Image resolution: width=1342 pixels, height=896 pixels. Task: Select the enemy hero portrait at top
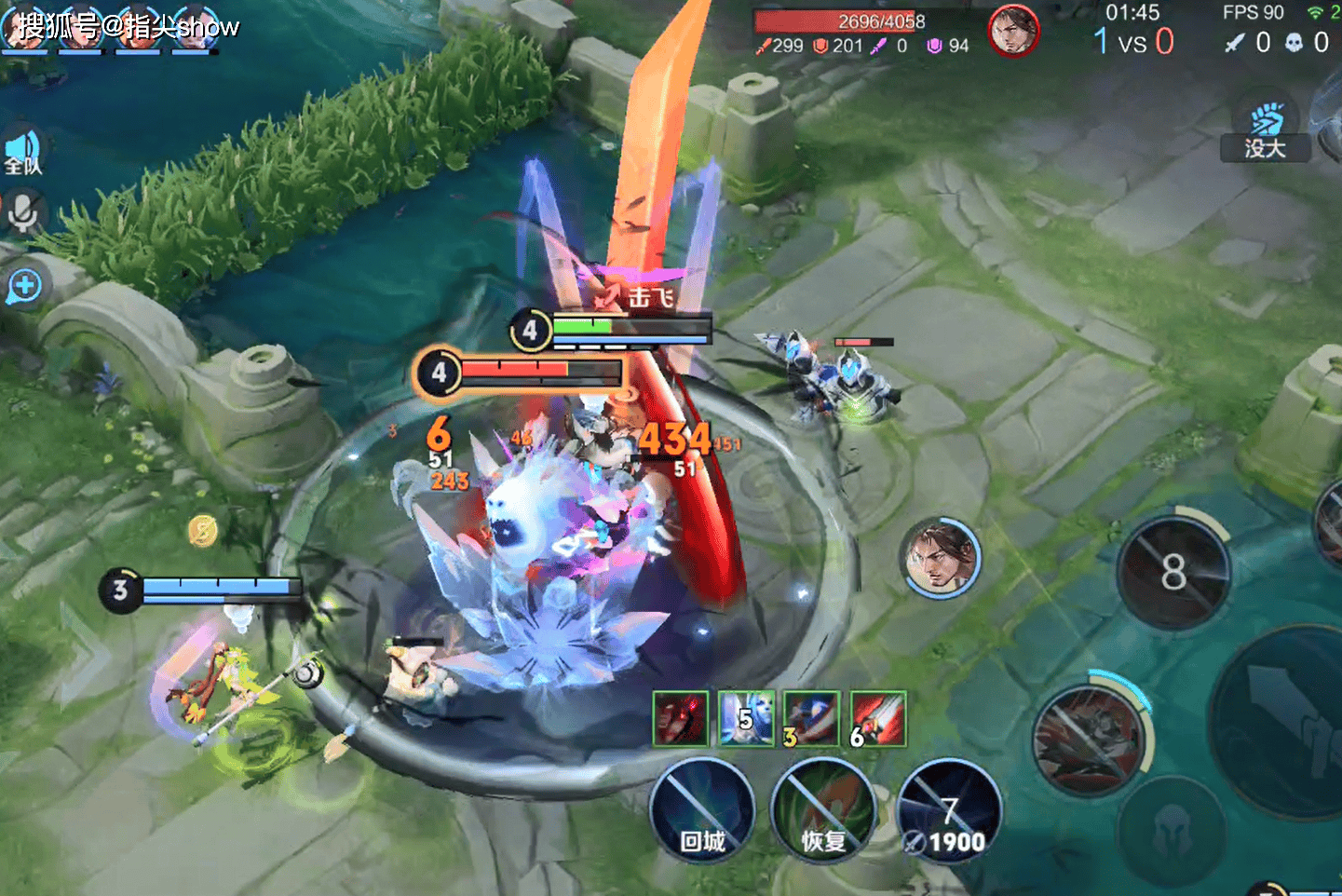tap(1013, 31)
